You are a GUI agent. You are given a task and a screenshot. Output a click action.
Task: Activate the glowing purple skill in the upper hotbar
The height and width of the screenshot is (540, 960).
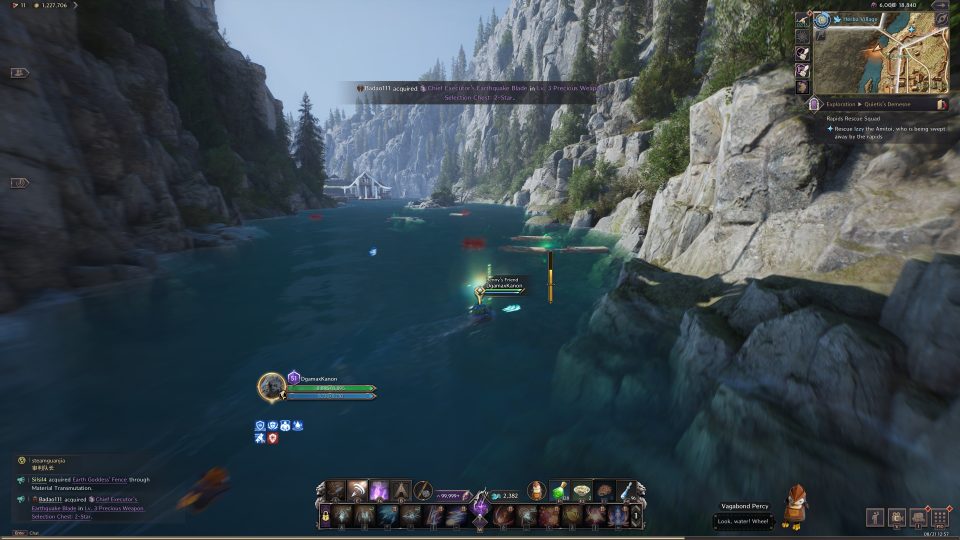pyautogui.click(x=380, y=491)
